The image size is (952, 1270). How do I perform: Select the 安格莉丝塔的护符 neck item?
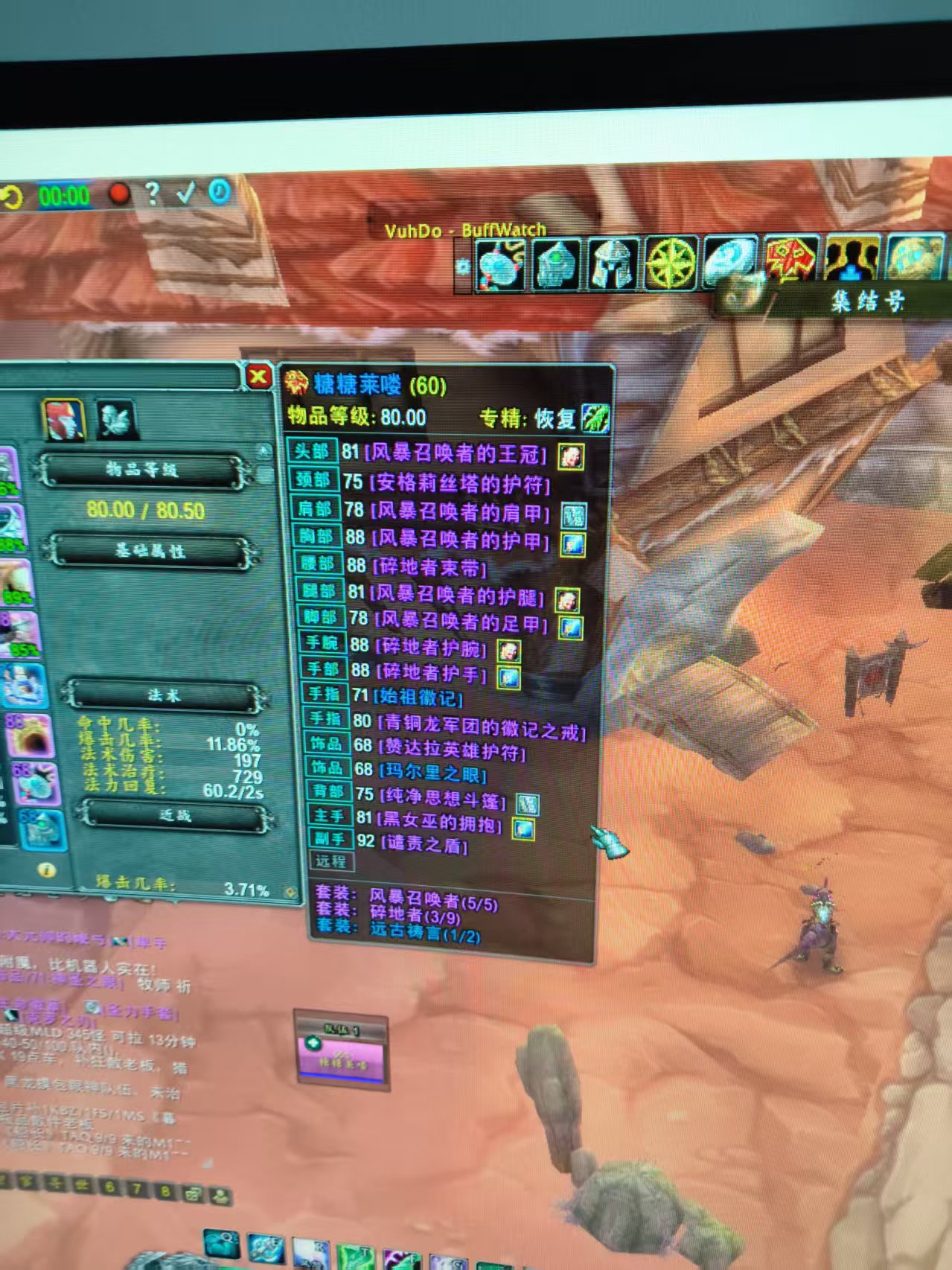[x=459, y=484]
